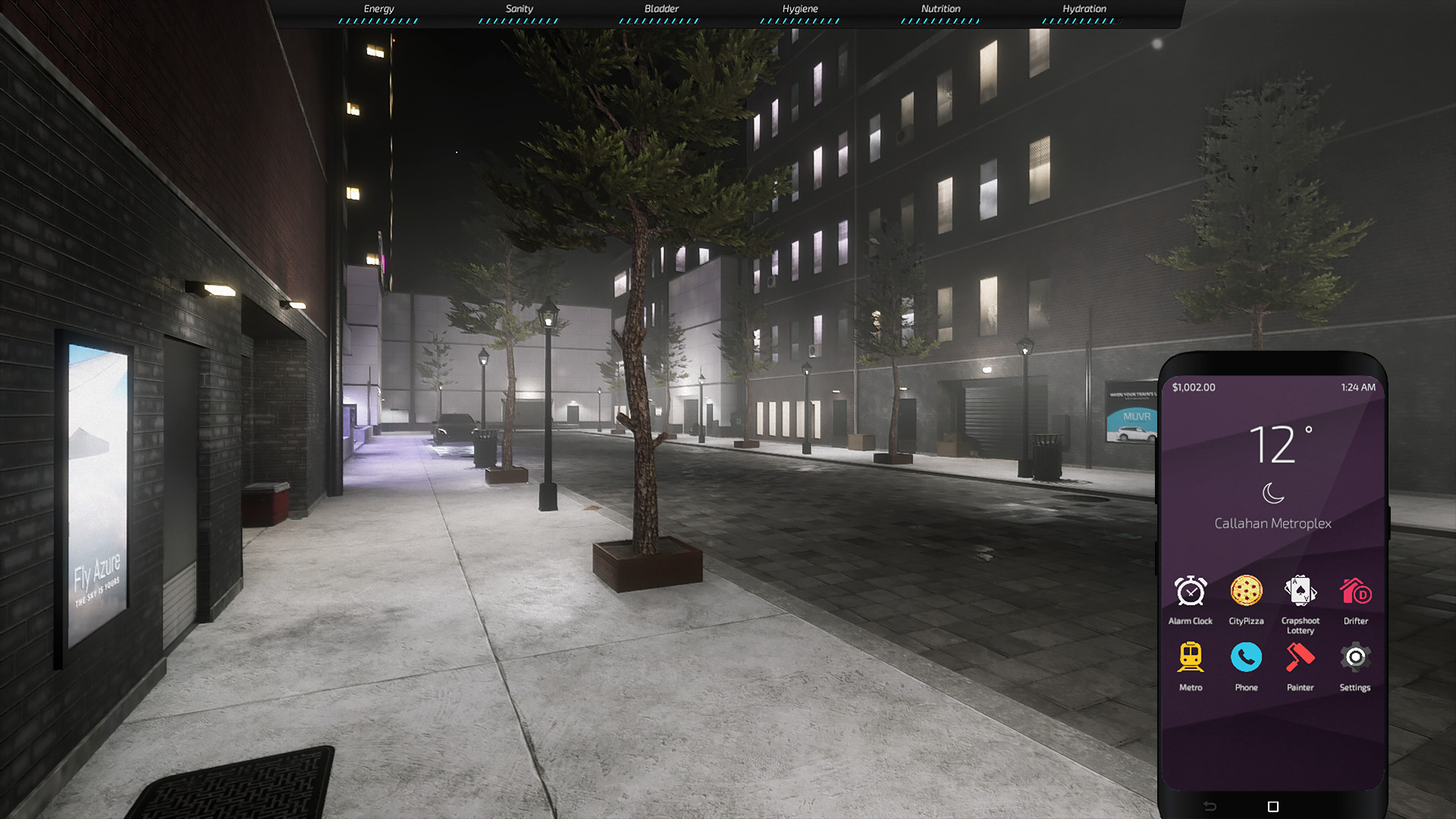Click the Bladder status meter
Image resolution: width=1456 pixels, height=819 pixels.
click(661, 14)
